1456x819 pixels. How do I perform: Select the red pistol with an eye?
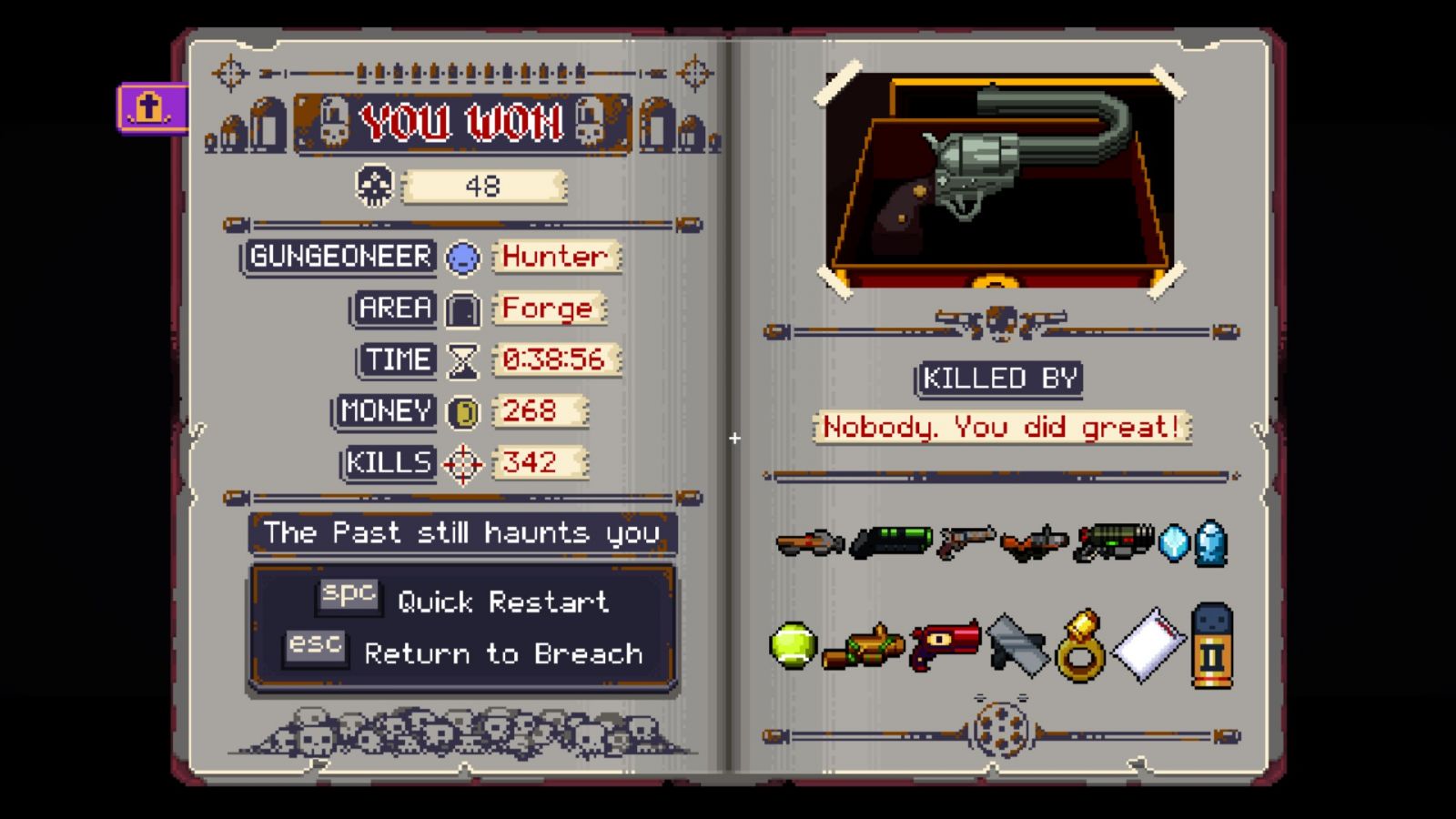tap(945, 645)
